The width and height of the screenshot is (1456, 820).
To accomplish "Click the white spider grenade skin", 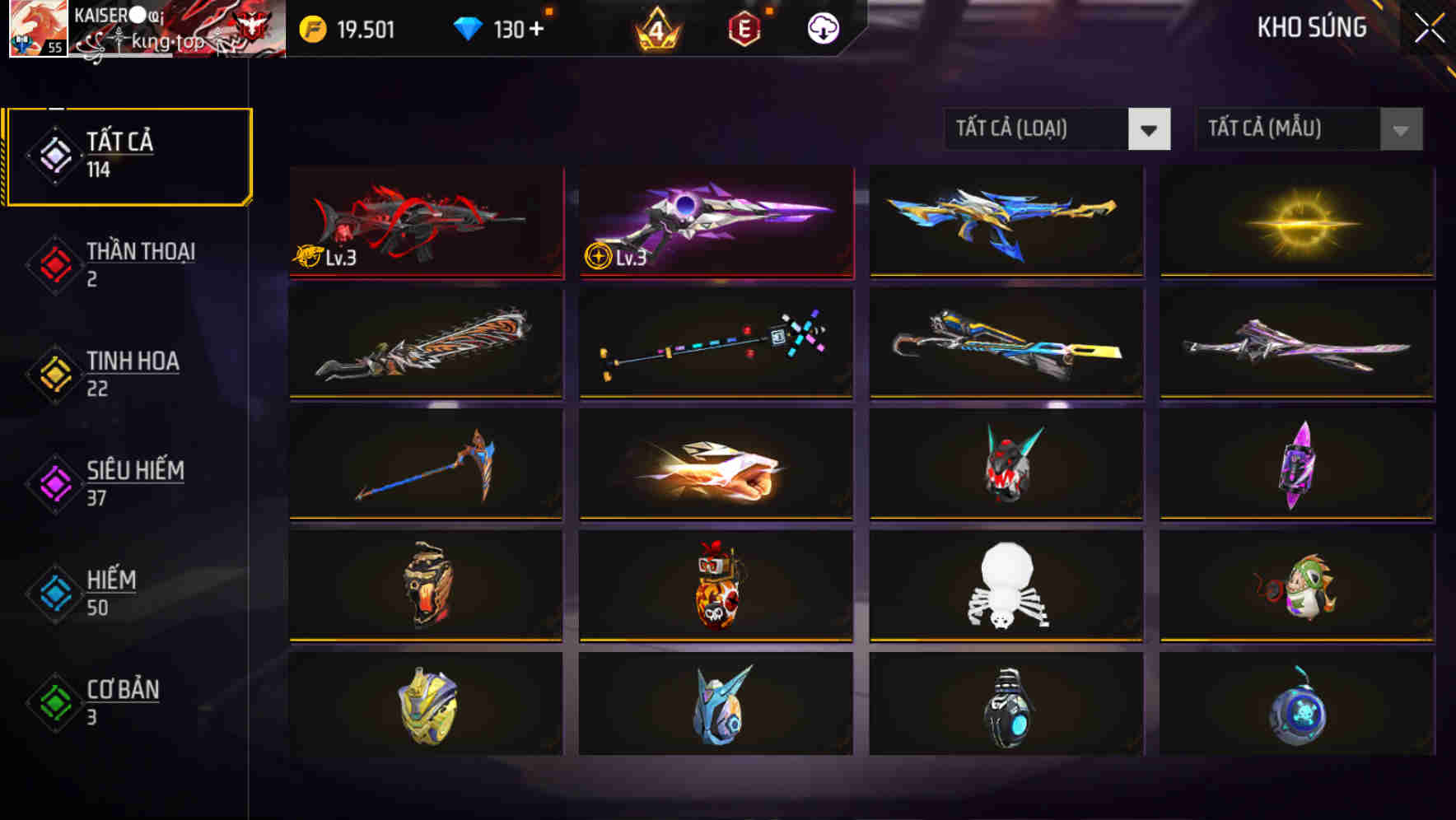I will coord(1005,586).
